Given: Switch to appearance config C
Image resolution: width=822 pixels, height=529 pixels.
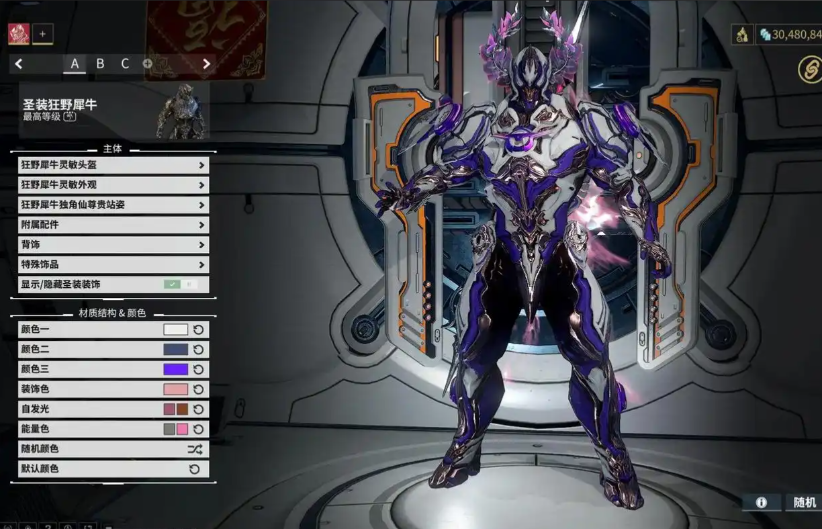Looking at the screenshot, I should point(125,64).
